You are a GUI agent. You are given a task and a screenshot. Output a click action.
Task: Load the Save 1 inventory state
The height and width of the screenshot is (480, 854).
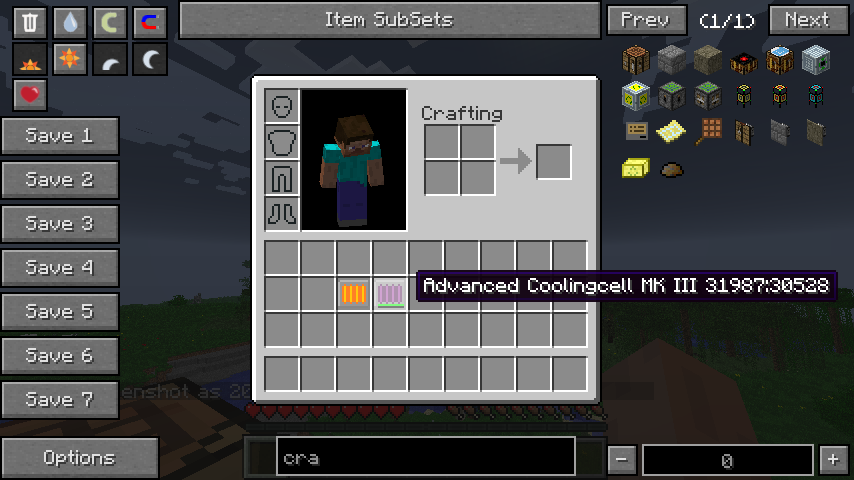(60, 136)
